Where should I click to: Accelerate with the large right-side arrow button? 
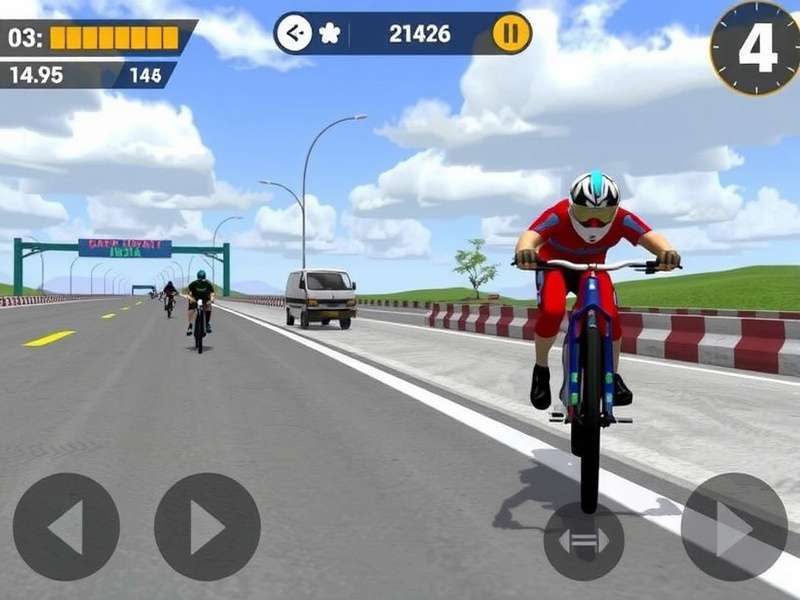point(734,527)
